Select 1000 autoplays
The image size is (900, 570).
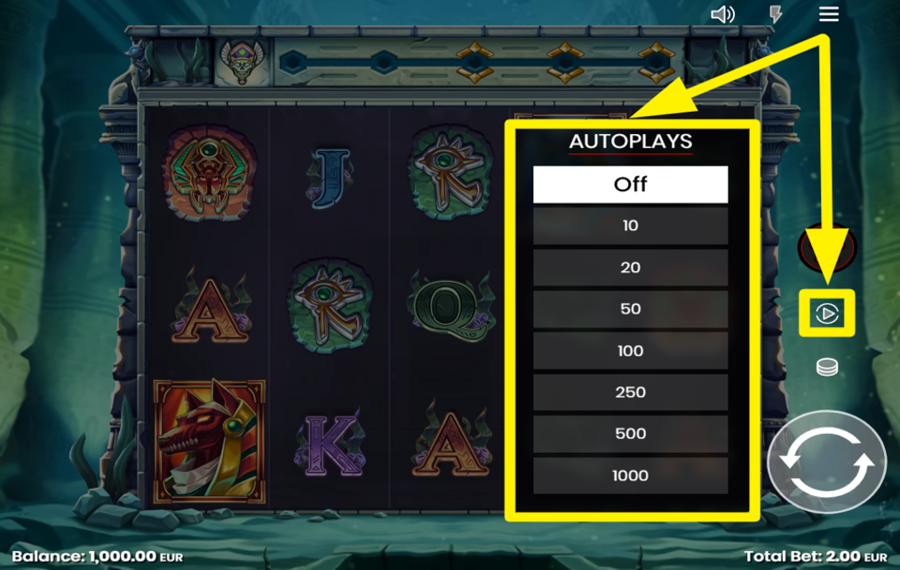[630, 475]
